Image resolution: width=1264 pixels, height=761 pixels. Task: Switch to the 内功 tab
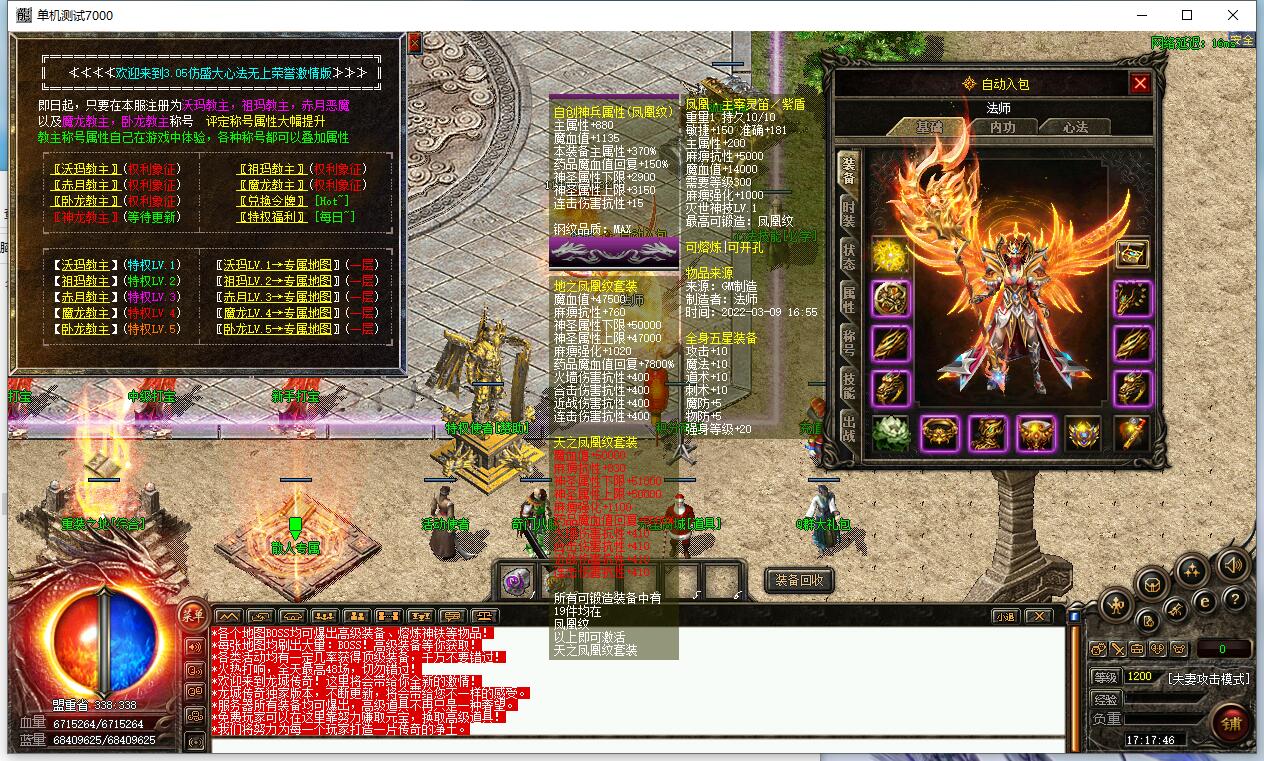click(1002, 127)
